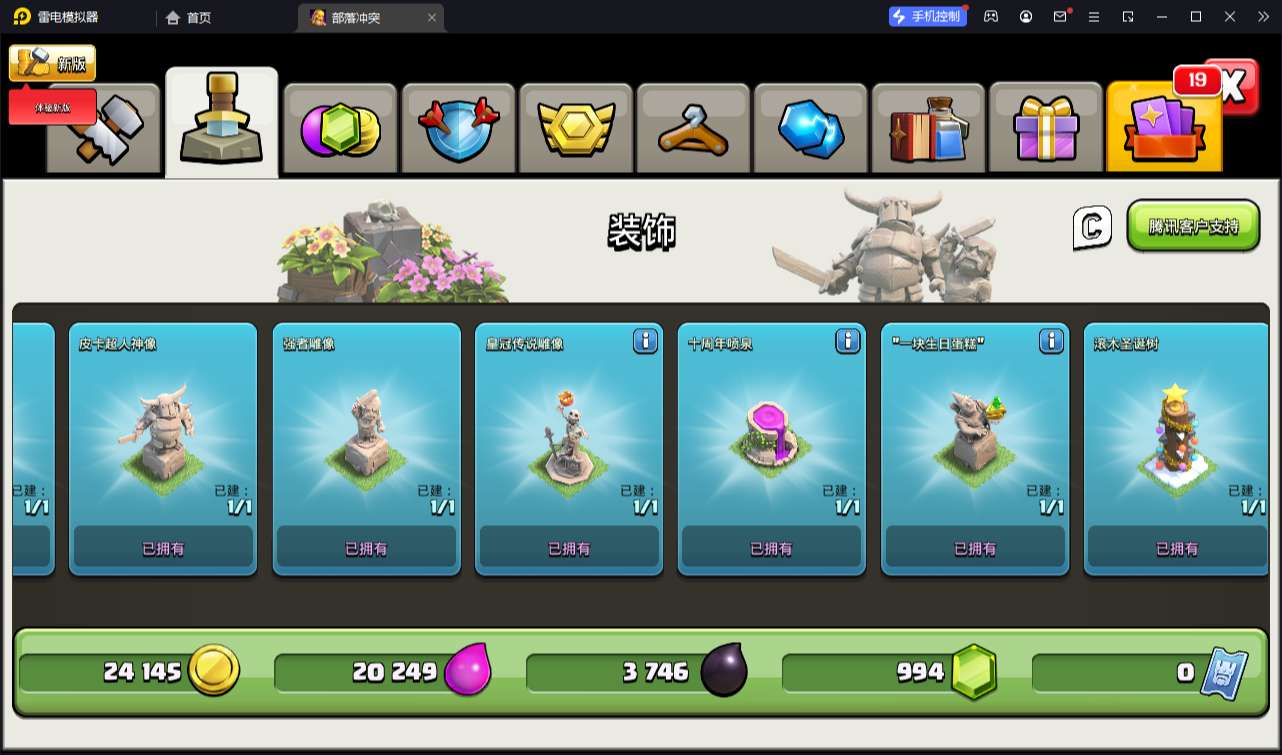
Task: Click the green 腾讯客户支持 button
Action: click(1192, 226)
